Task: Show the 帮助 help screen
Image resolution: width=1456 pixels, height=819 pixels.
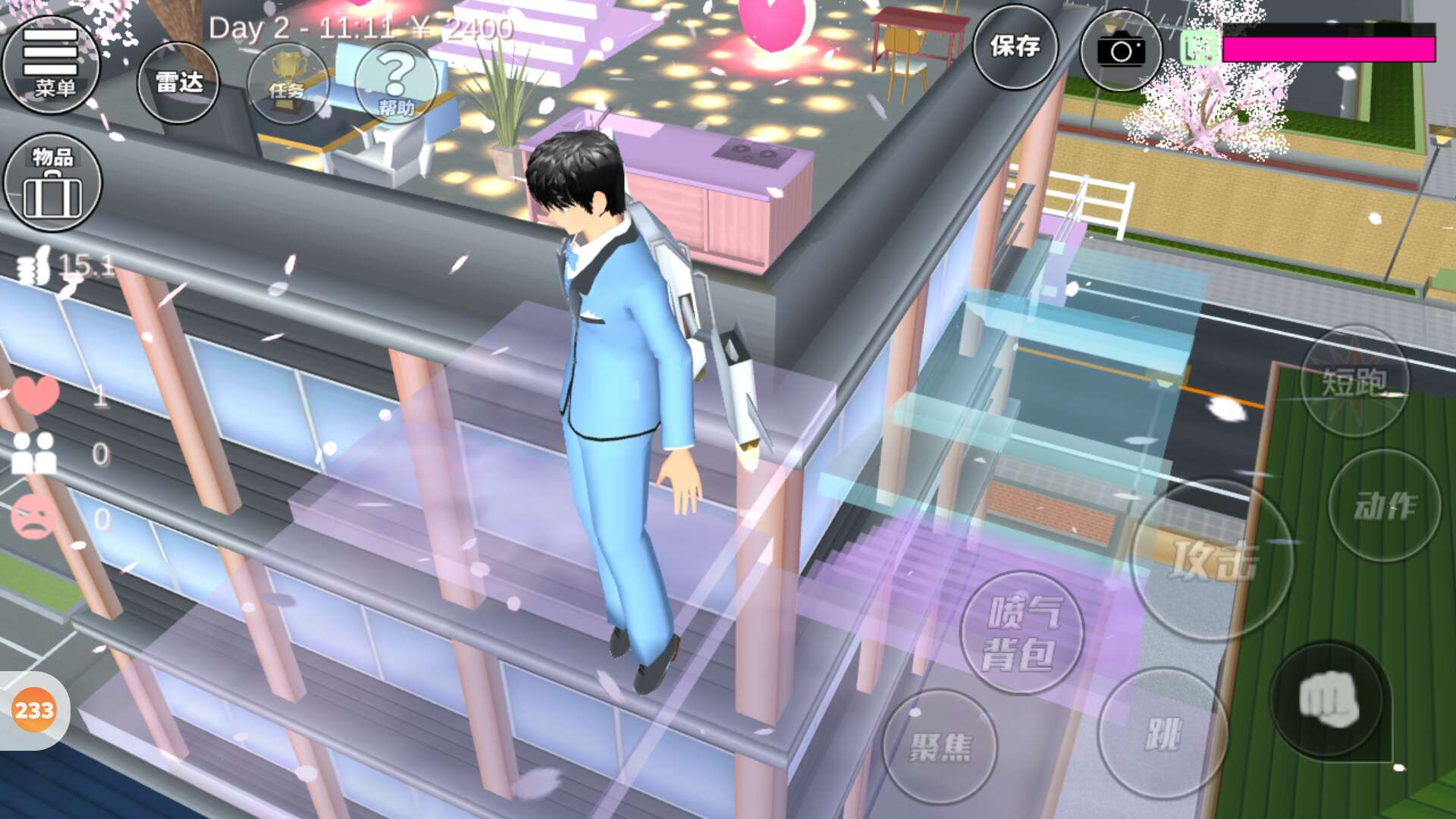Action: click(396, 83)
